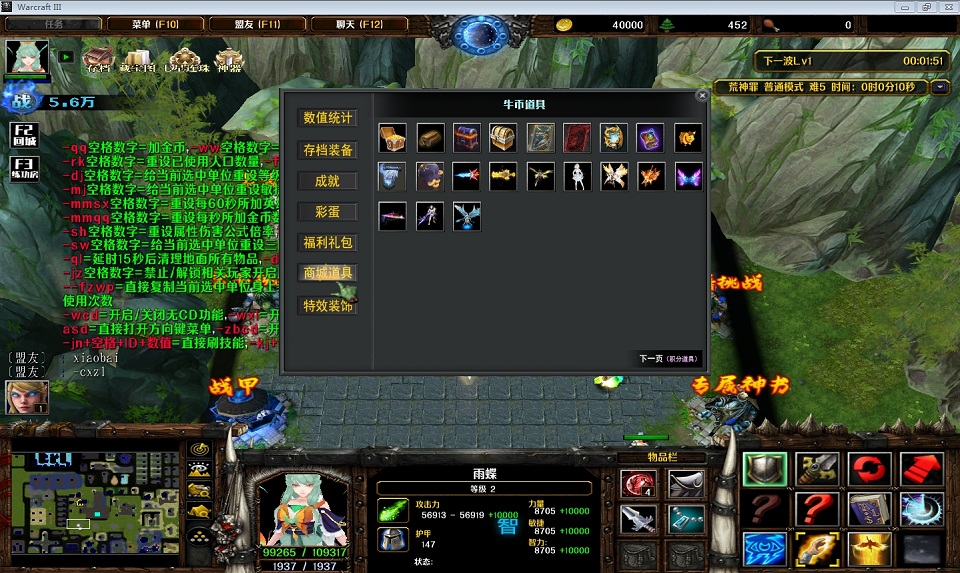Select the 数值统计 category
The width and height of the screenshot is (960, 573).
click(328, 118)
